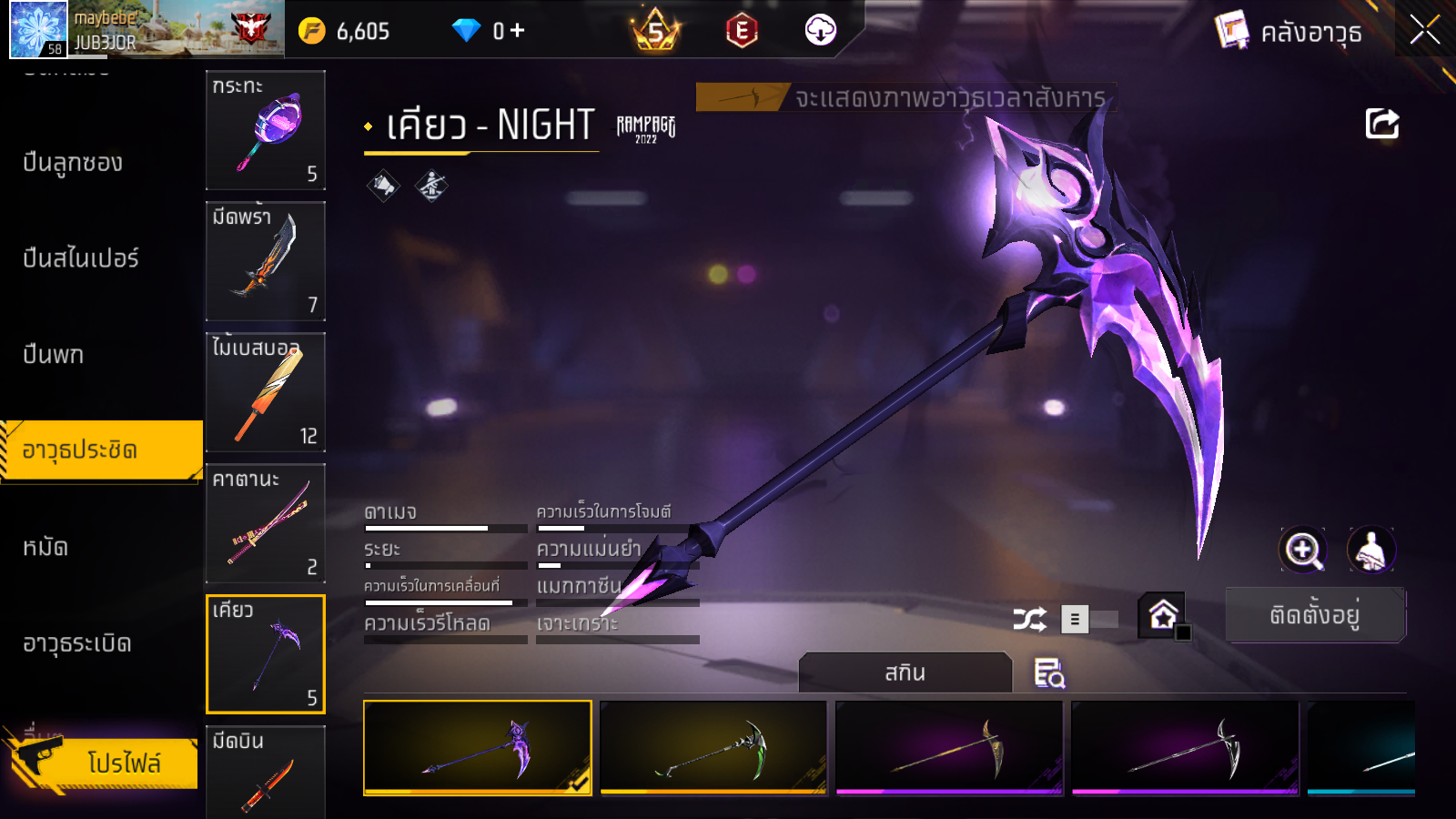The height and width of the screenshot is (819, 1456).
Task: Toggle random skin shuffle switch
Action: pos(1089,620)
